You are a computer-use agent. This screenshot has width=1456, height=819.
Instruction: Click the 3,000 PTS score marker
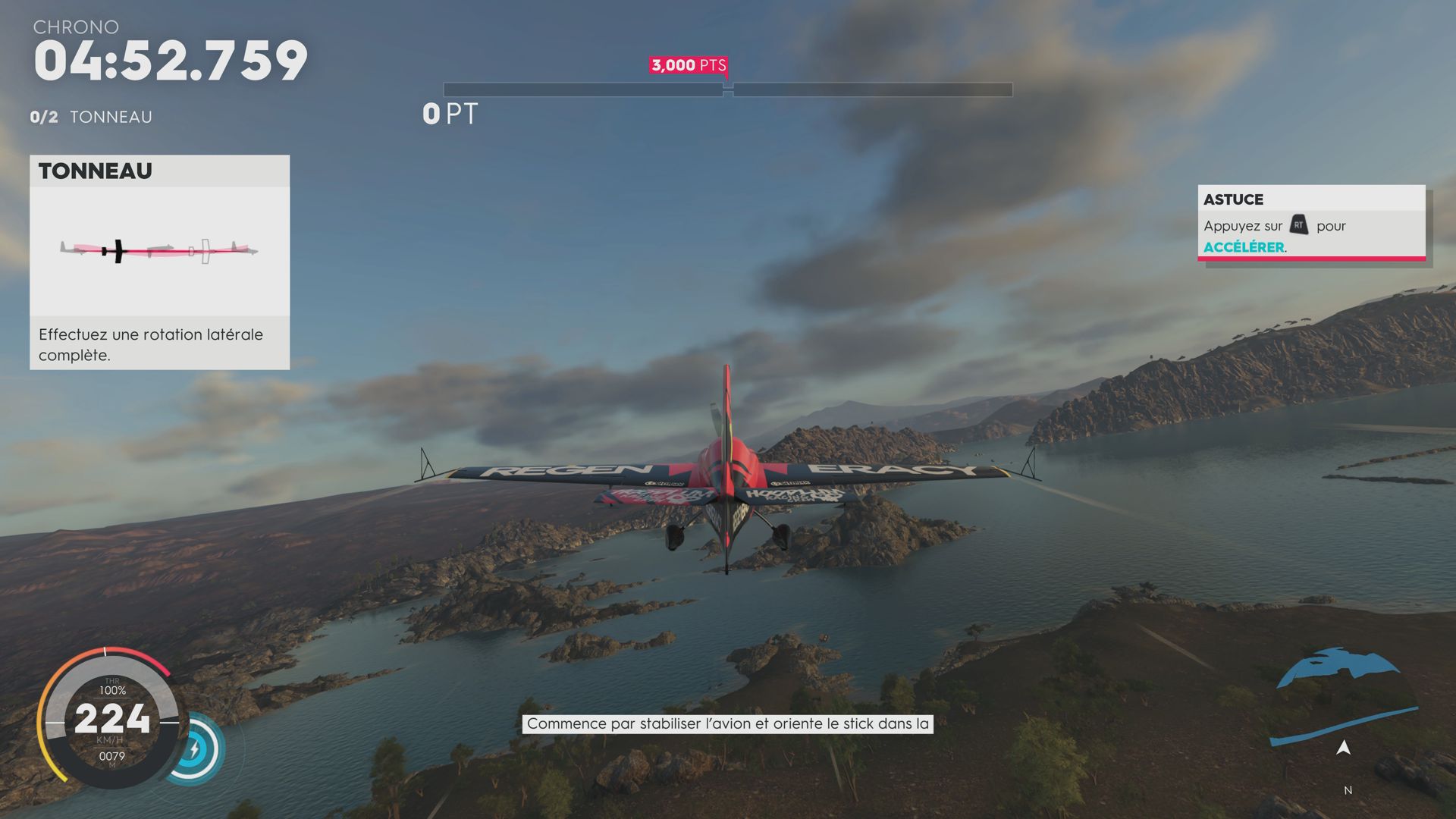(688, 65)
